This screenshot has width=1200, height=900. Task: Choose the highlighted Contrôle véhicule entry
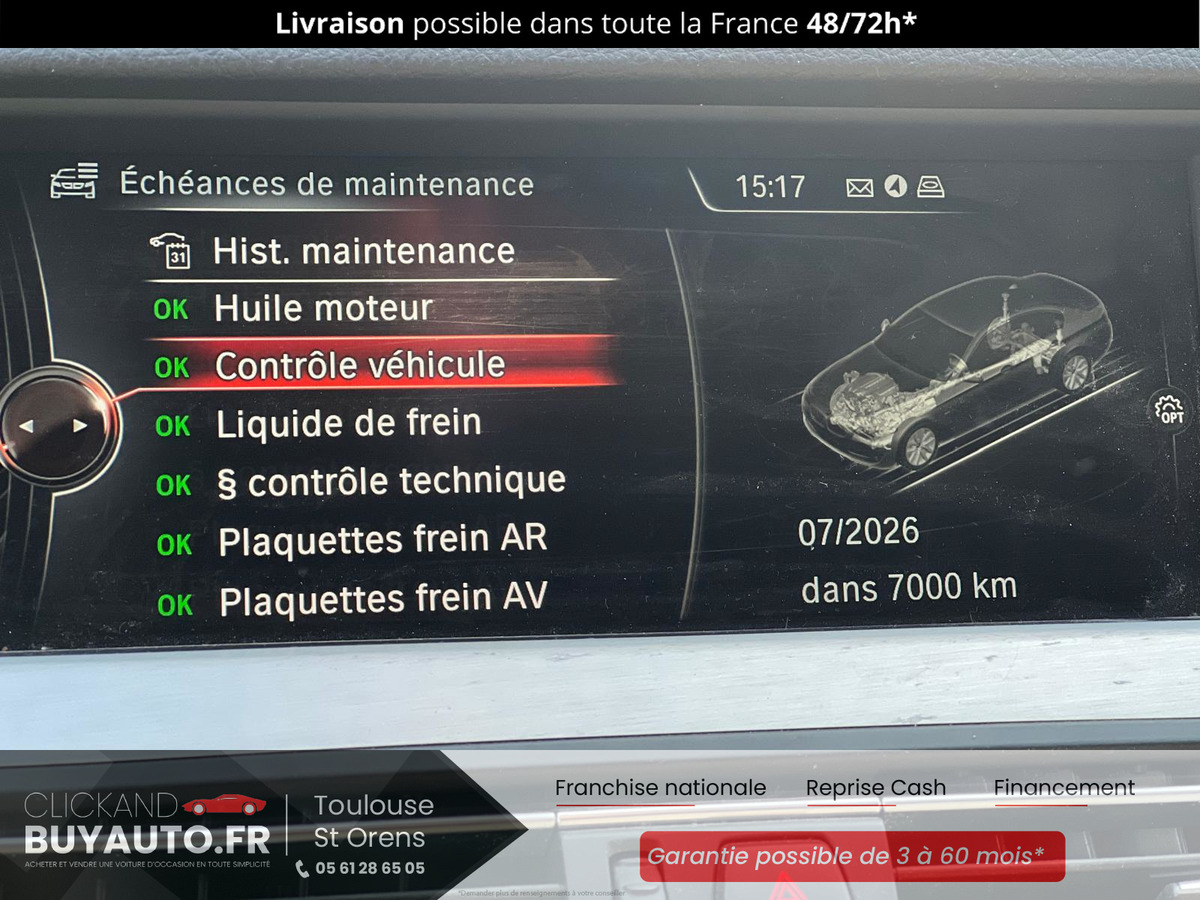[360, 366]
